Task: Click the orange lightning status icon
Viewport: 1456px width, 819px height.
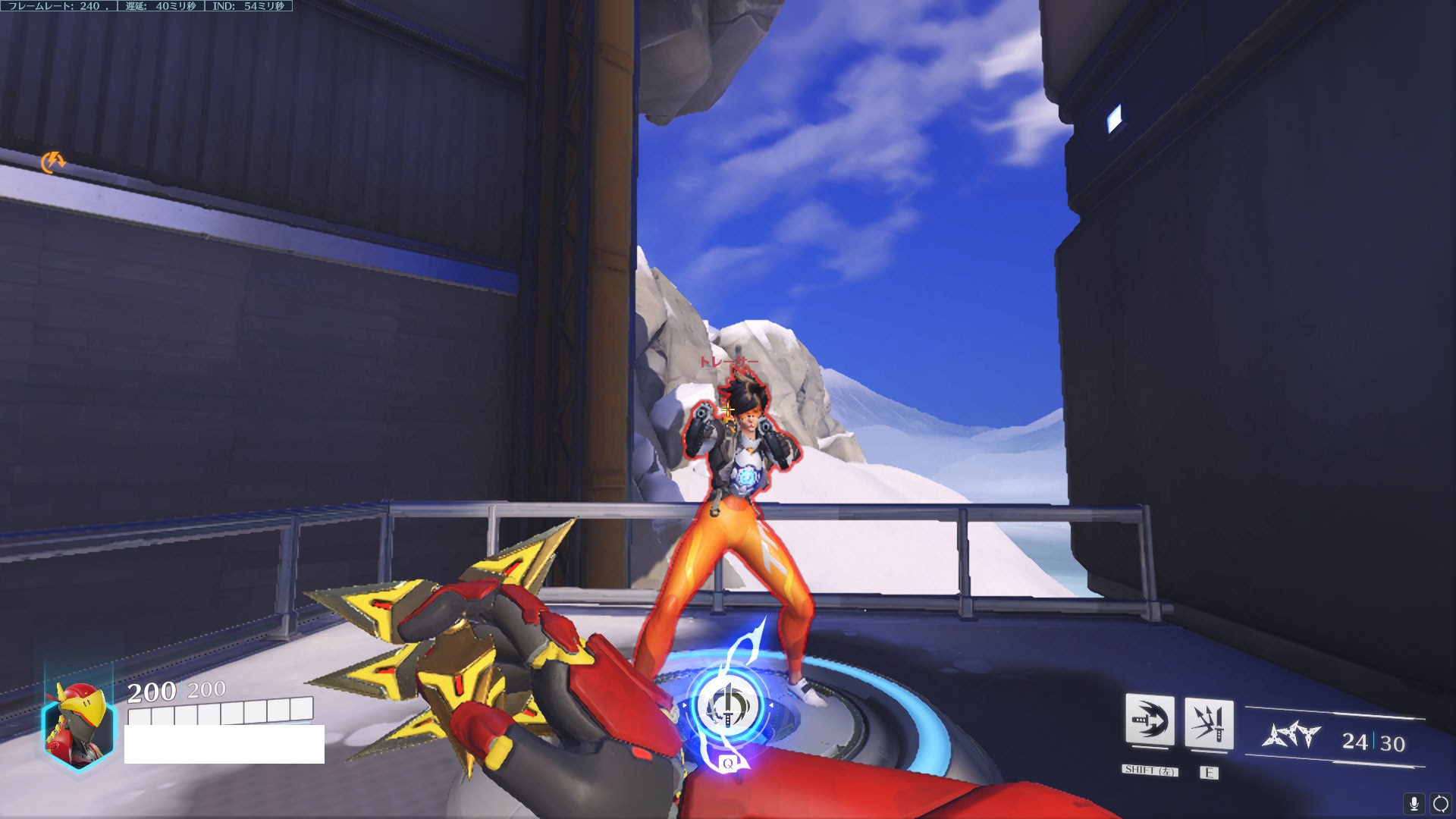Action: [x=52, y=162]
